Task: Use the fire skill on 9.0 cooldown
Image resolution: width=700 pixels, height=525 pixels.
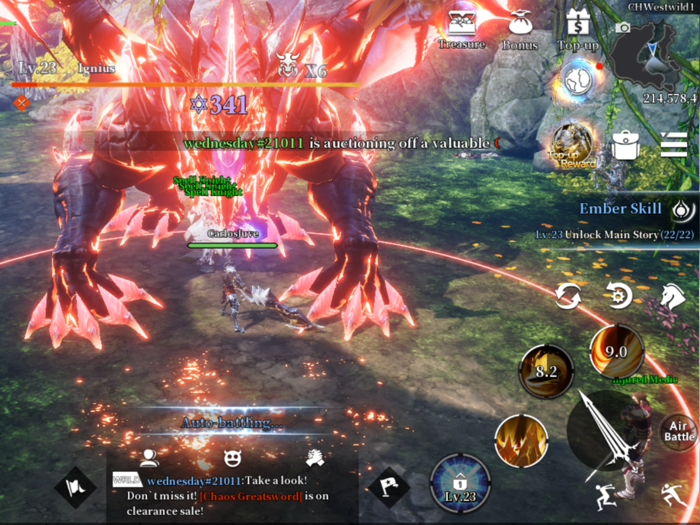Action: click(x=616, y=351)
